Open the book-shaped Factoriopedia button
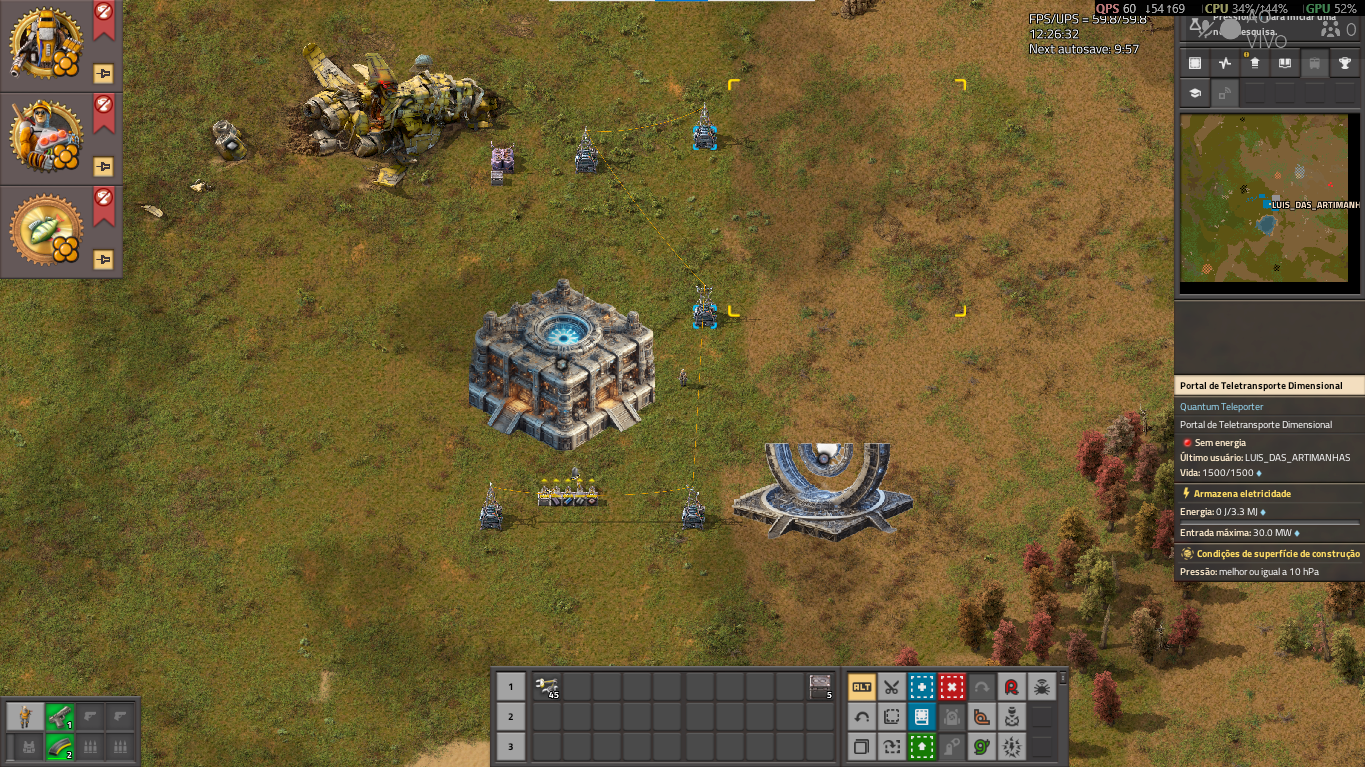1365x767 pixels. pyautogui.click(x=1285, y=63)
